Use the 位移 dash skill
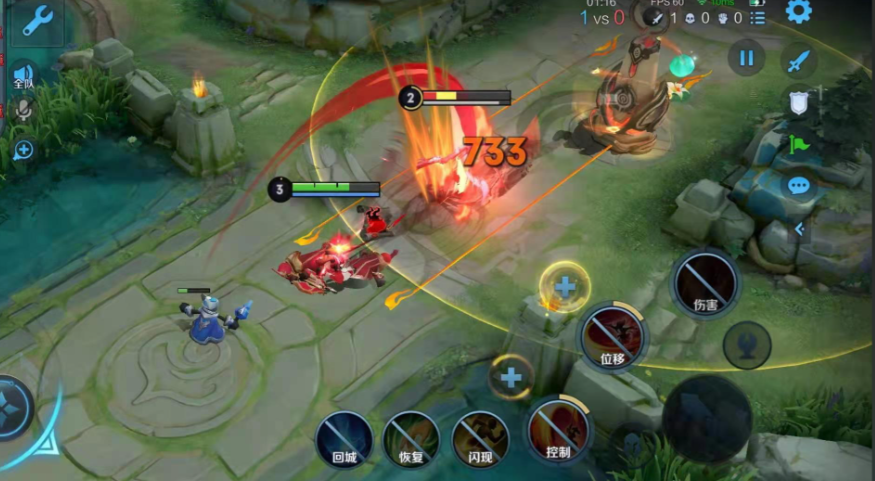Screen dimensions: 875x481 (x=612, y=333)
